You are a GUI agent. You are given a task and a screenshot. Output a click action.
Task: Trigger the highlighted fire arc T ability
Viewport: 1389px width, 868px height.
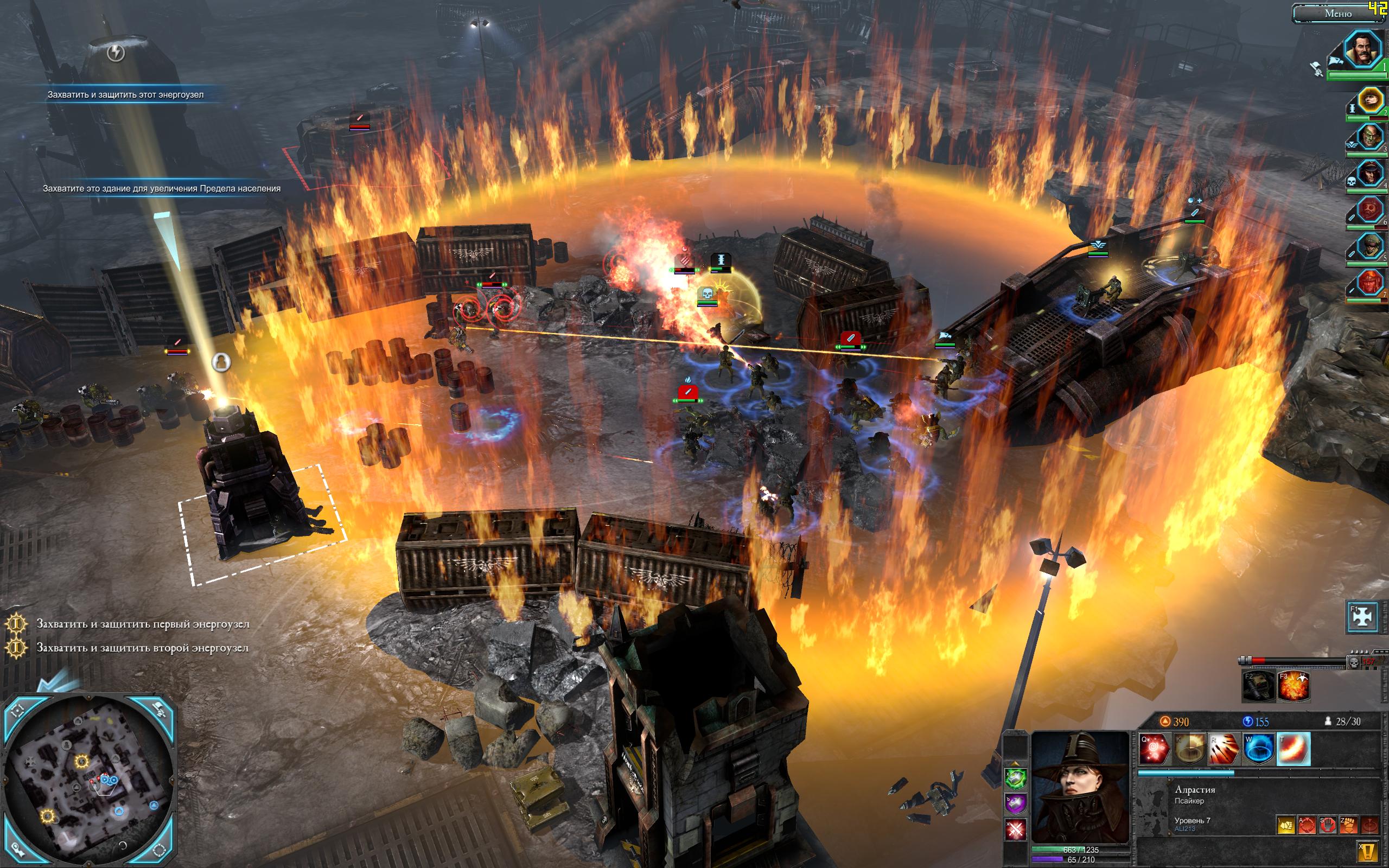(1294, 749)
